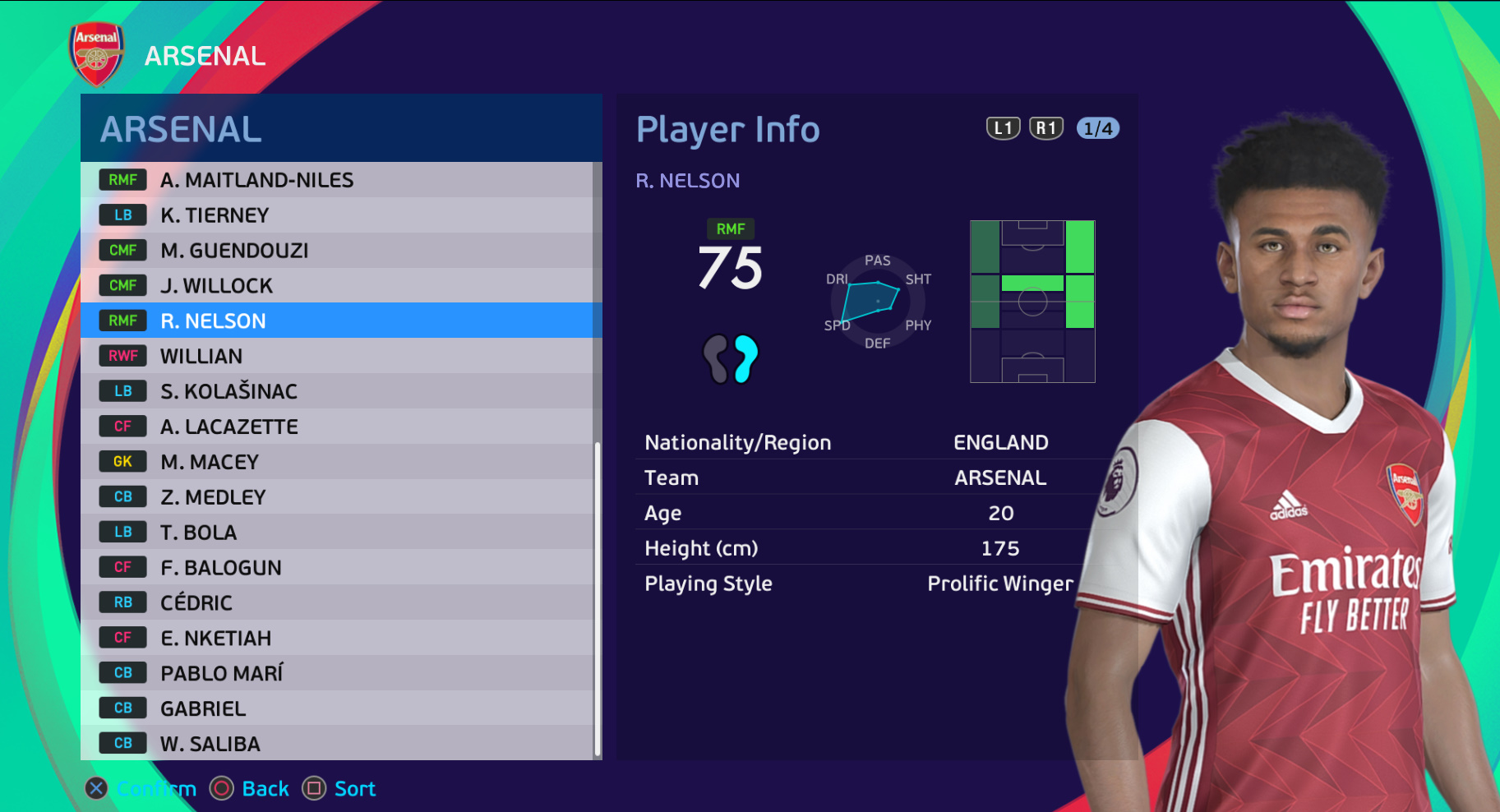Click the circle Back icon

pyautogui.click(x=220, y=789)
